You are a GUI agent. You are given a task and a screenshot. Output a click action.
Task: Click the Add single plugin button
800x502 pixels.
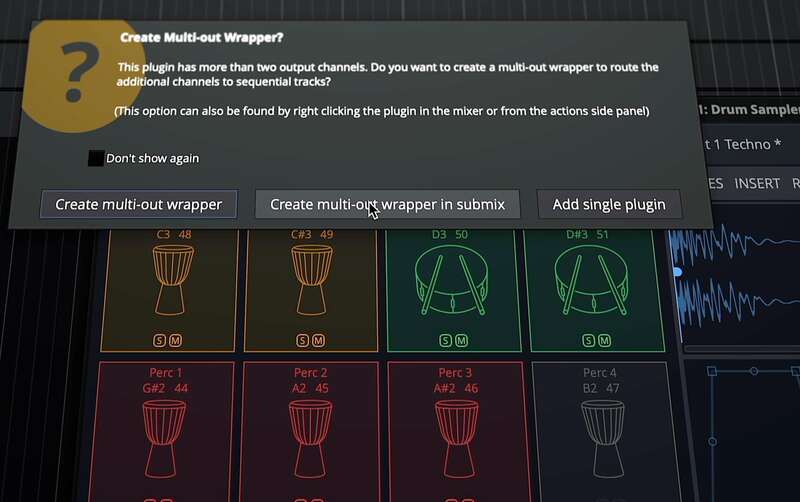(x=608, y=204)
